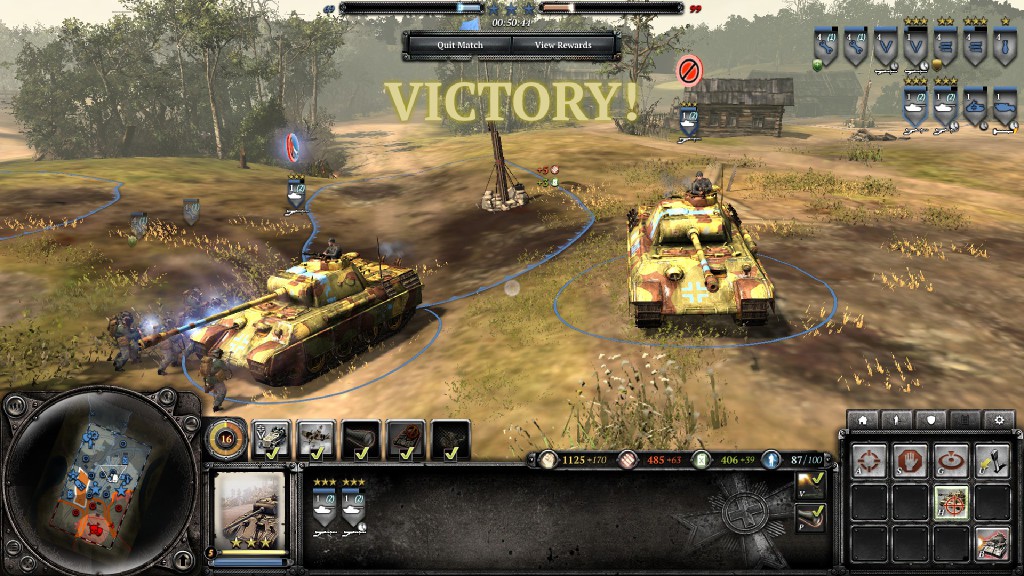Issue the stop command with the hand icon
Viewport: 1024px width, 576px height.
909,459
